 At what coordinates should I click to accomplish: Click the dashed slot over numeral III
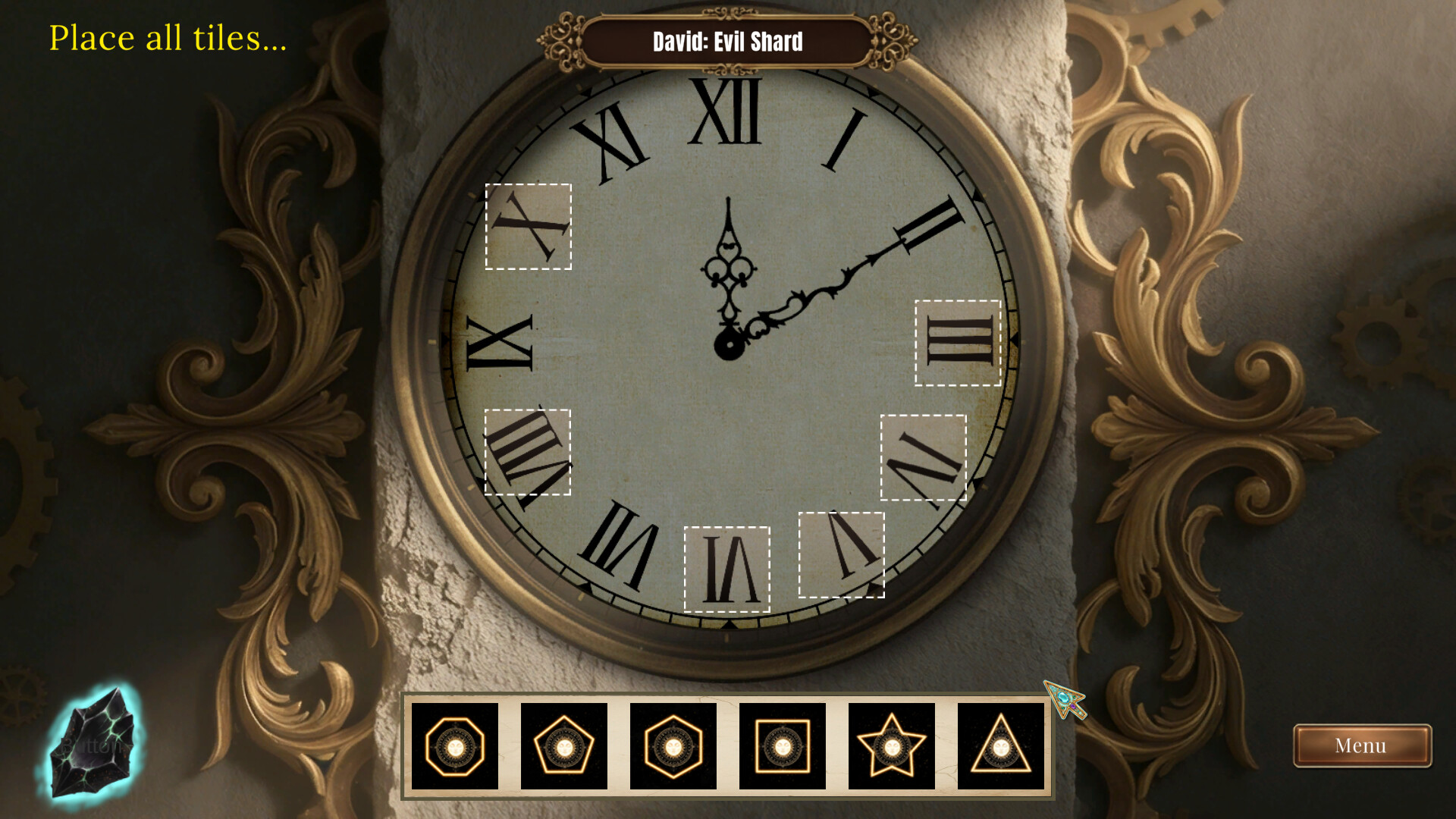coord(958,343)
